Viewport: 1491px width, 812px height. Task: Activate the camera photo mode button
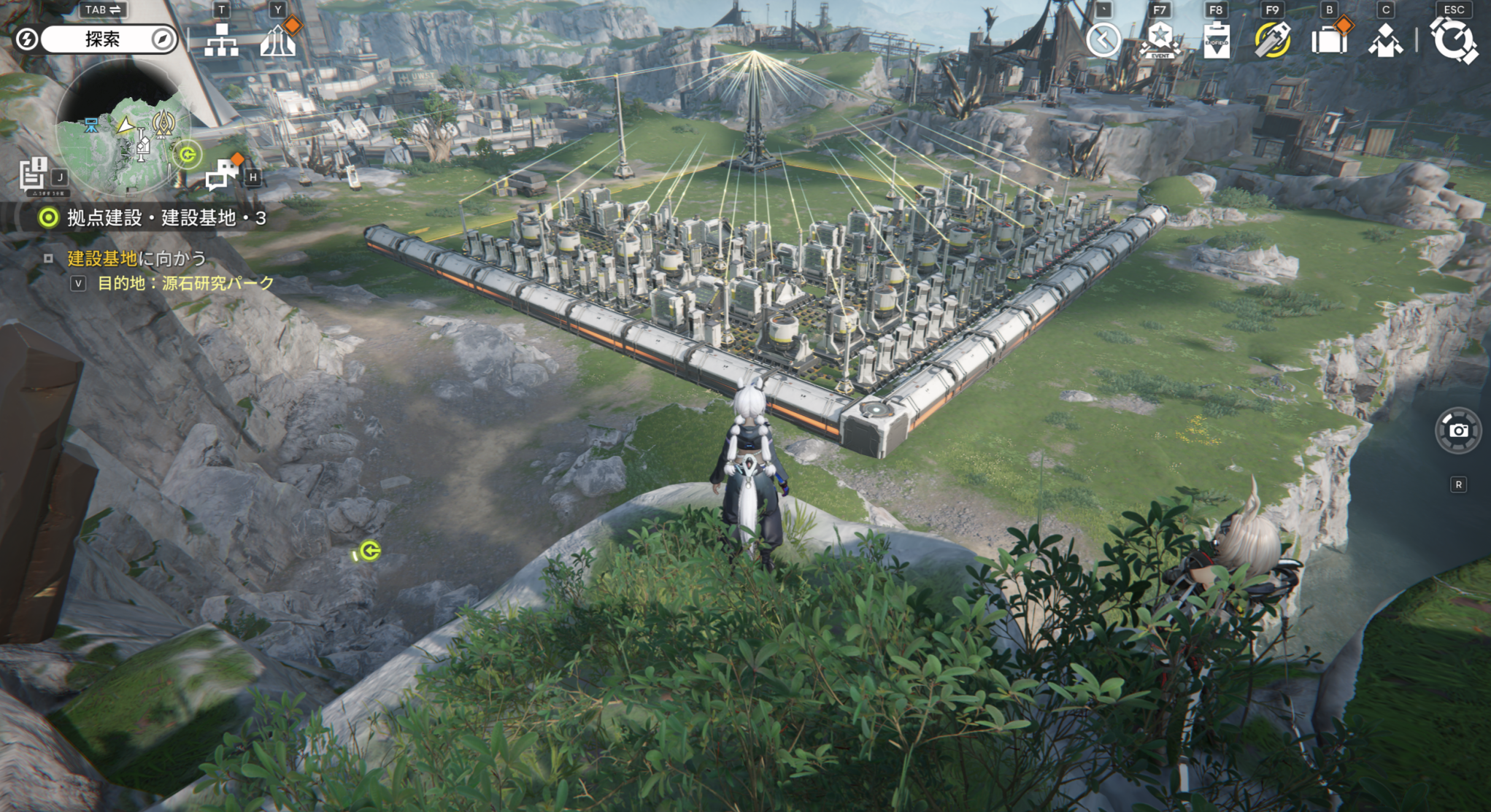[1457, 430]
